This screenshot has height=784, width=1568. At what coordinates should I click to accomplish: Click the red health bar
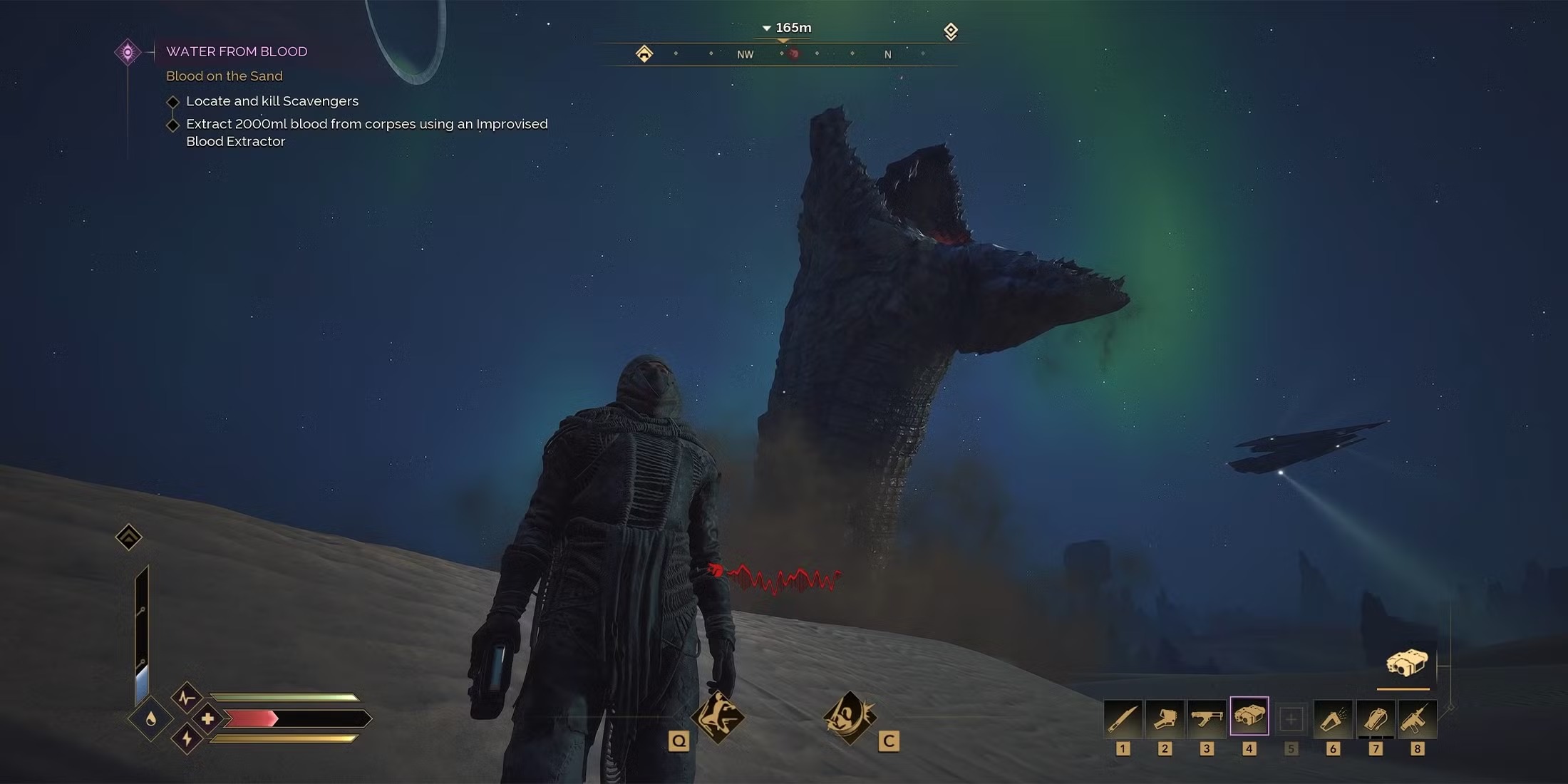[x=249, y=718]
